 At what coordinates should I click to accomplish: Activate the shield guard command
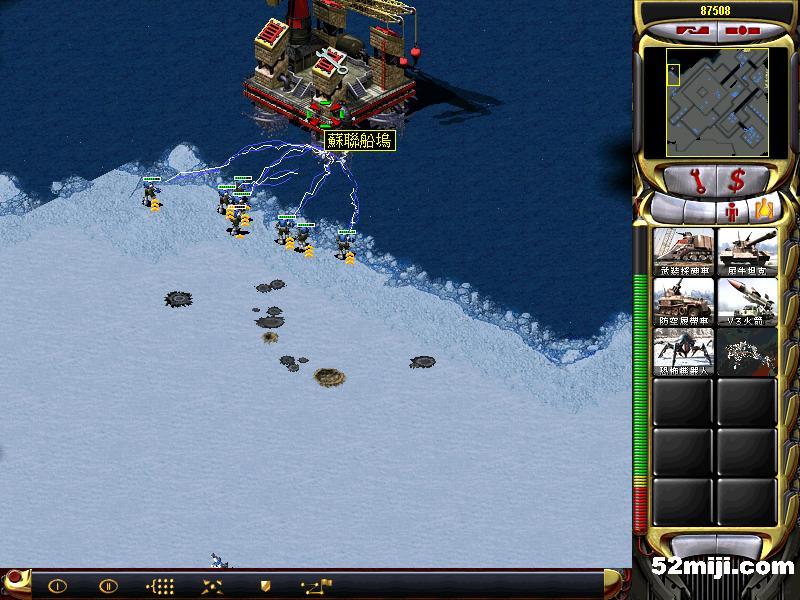pyautogui.click(x=265, y=586)
